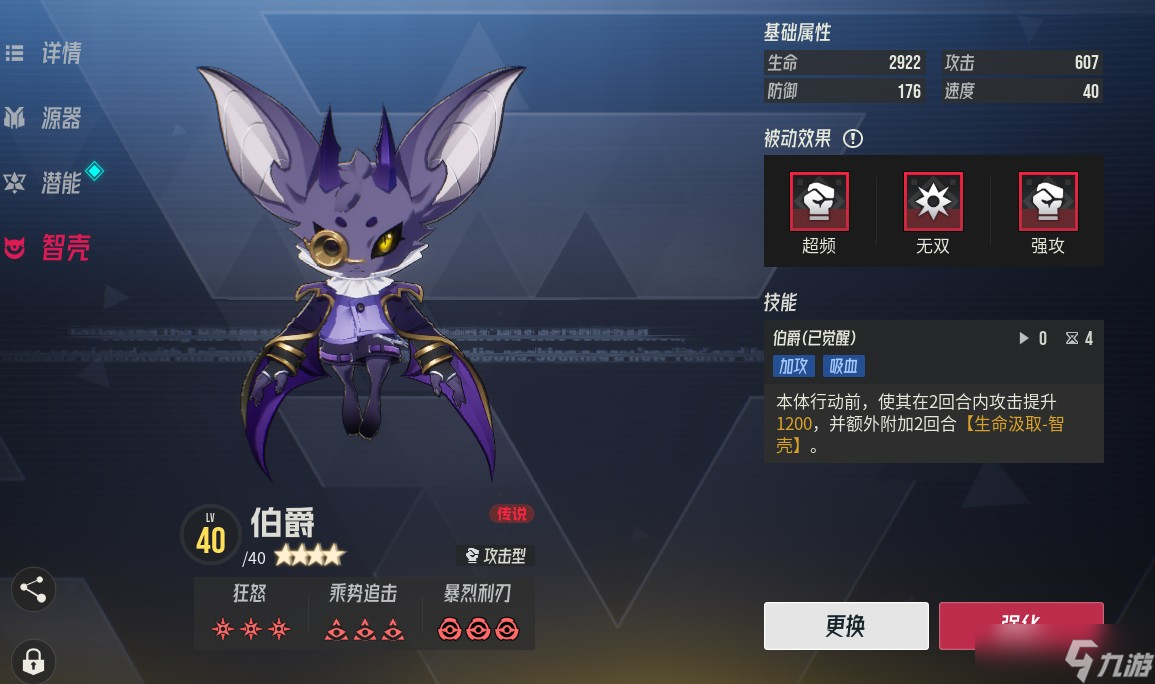Select the 潜能 tab
Image resolution: width=1155 pixels, height=684 pixels.
pyautogui.click(x=45, y=183)
